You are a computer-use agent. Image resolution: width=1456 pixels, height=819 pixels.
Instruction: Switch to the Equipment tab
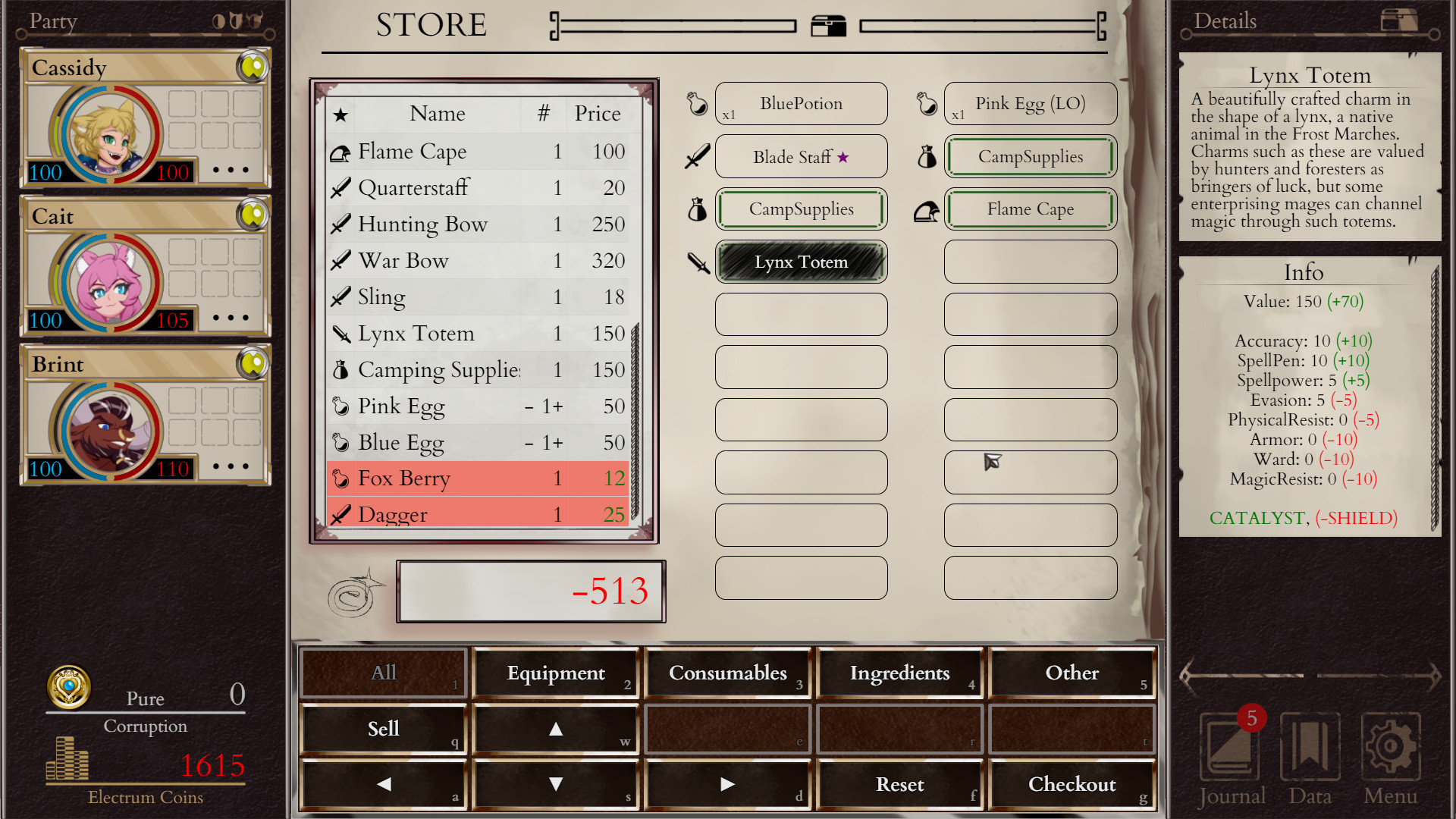coord(555,673)
